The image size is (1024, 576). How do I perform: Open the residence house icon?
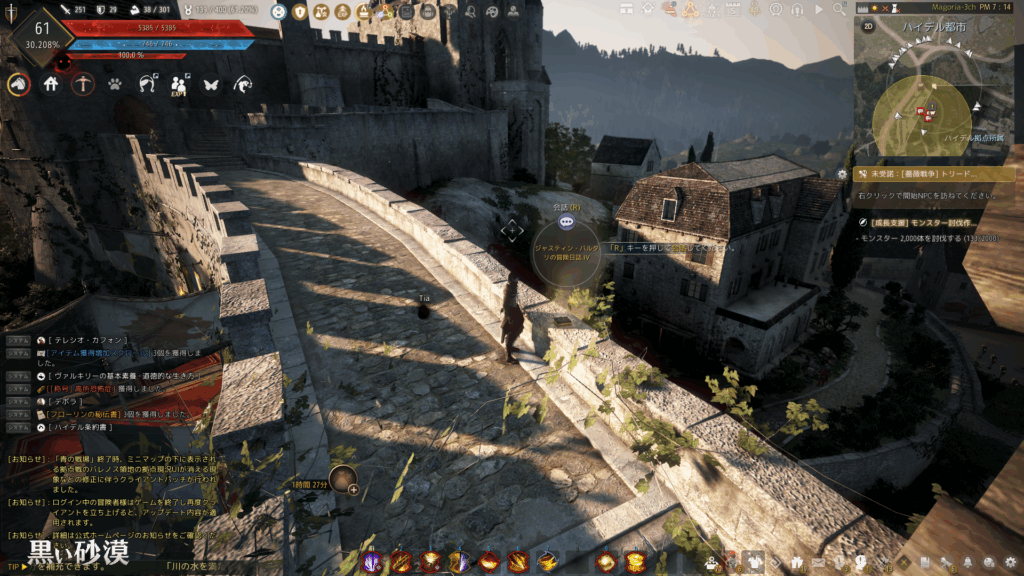51,85
